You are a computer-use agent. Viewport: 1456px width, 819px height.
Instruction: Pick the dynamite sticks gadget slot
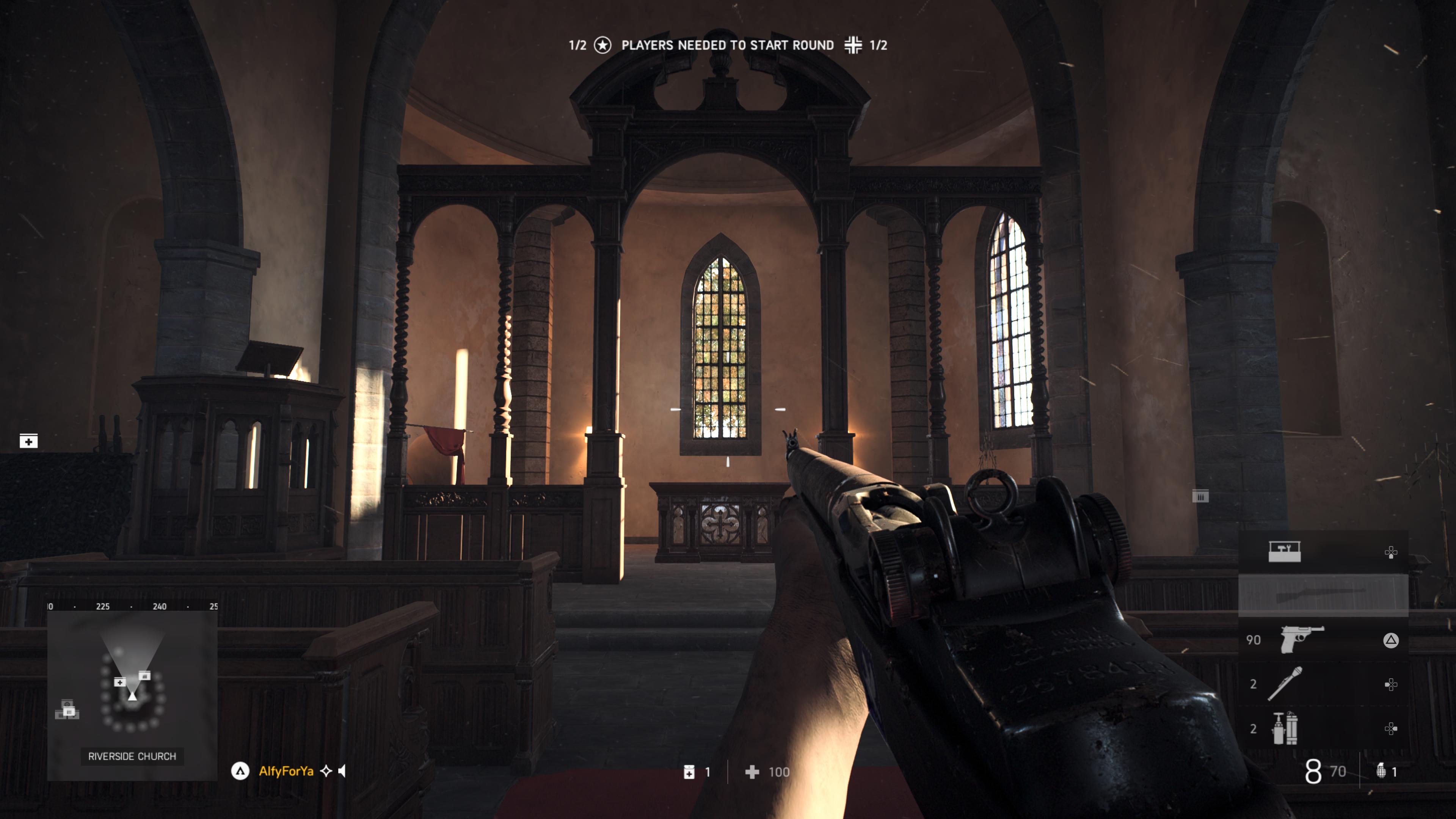1285,728
